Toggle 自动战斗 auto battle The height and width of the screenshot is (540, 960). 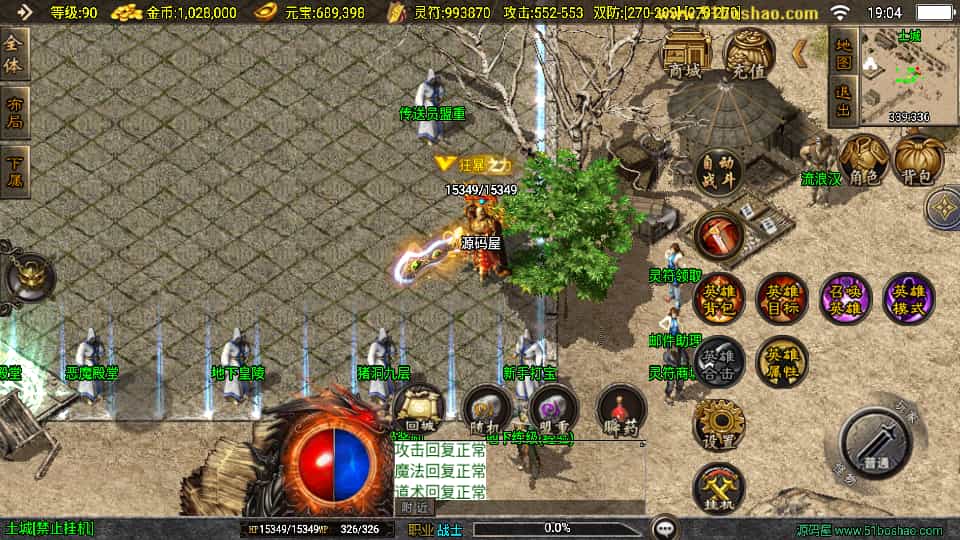coord(719,172)
